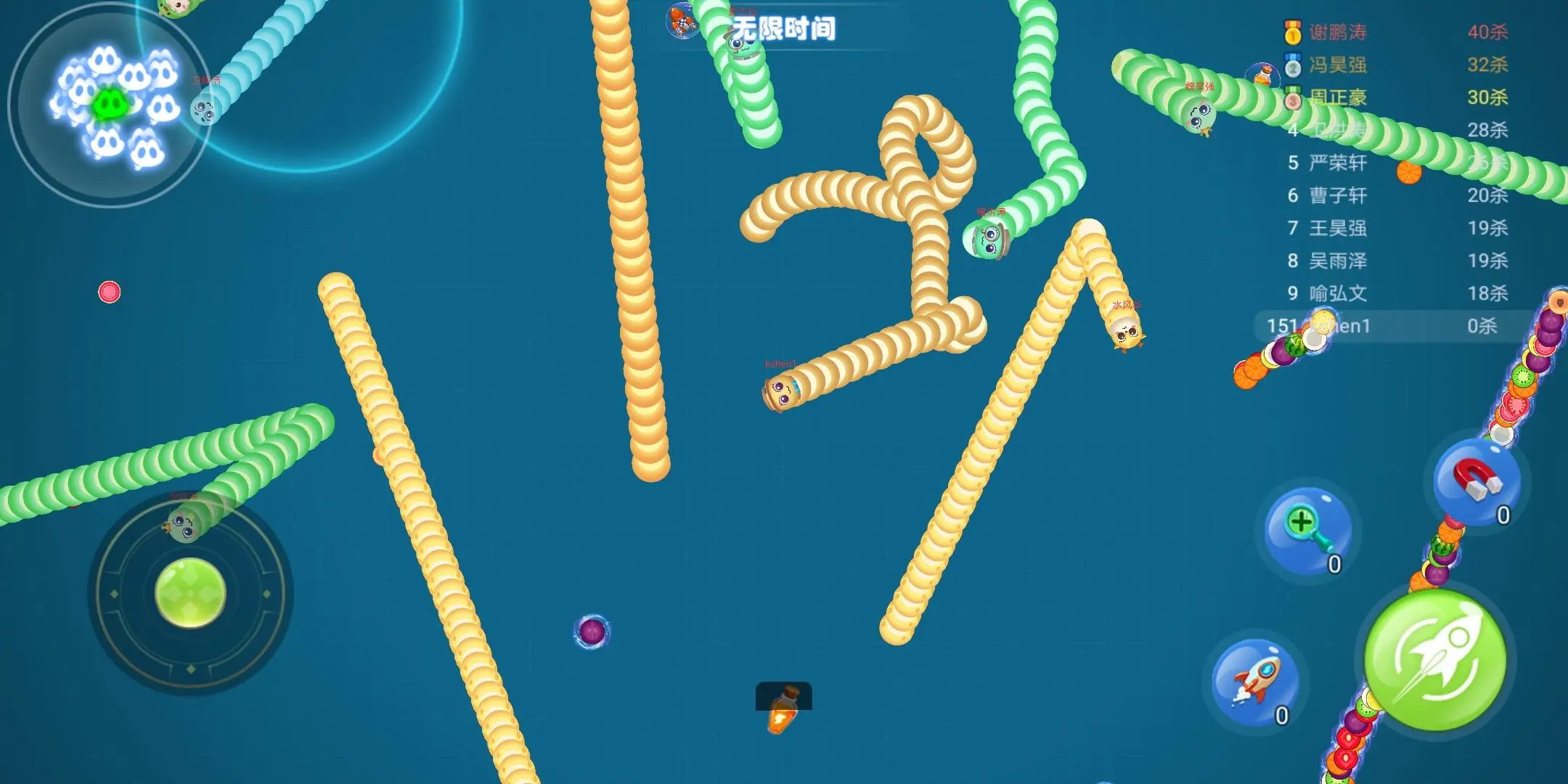
Task: Click the 19杀 kill count of 吴雨泽
Action: (x=1491, y=261)
